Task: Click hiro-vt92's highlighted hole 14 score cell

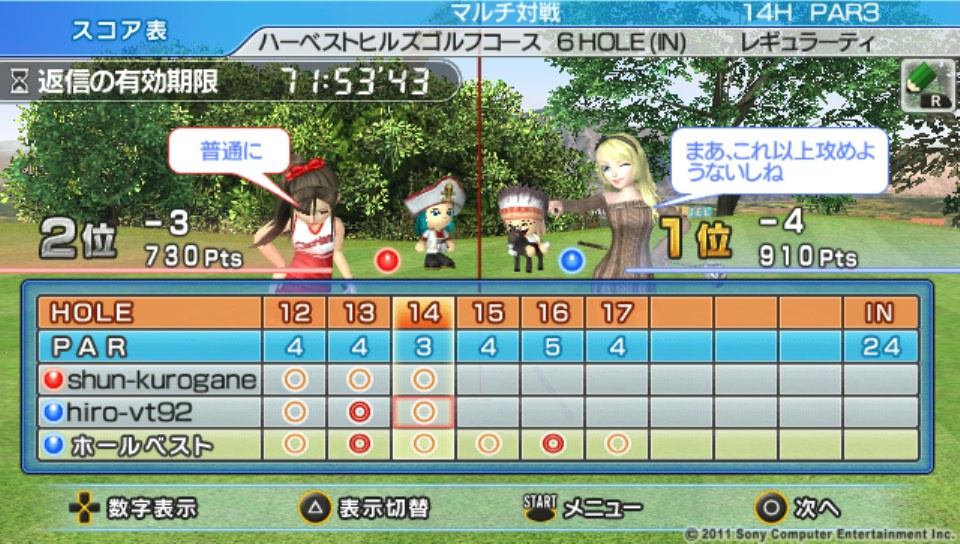Action: 424,412
